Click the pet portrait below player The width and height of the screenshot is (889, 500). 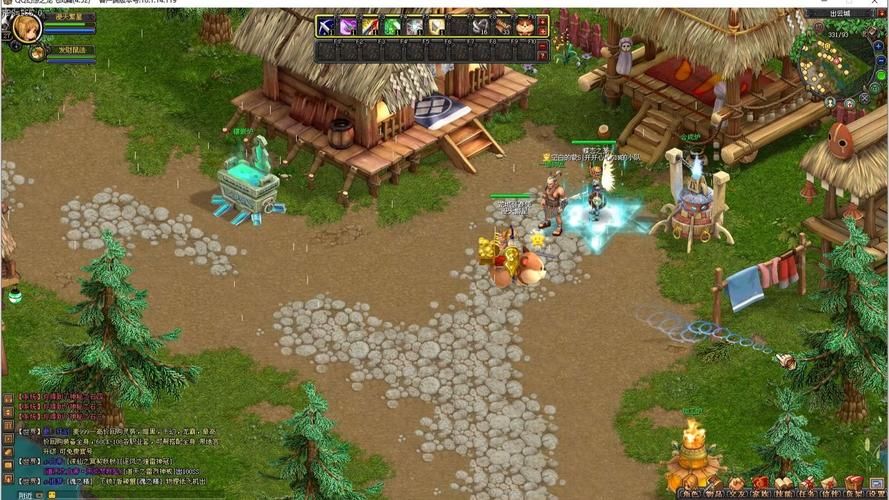tap(37, 51)
